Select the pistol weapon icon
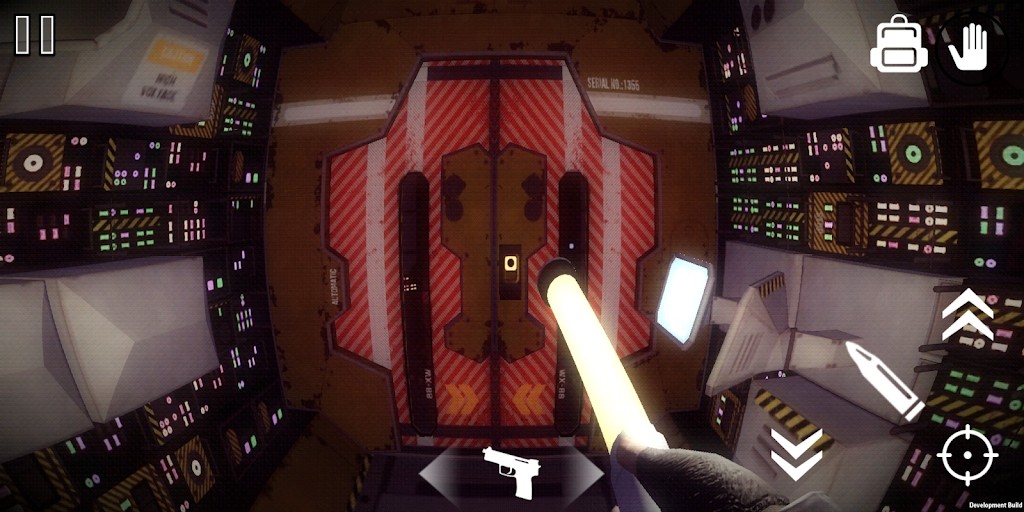Screen dimensions: 1024x512 click(511, 470)
